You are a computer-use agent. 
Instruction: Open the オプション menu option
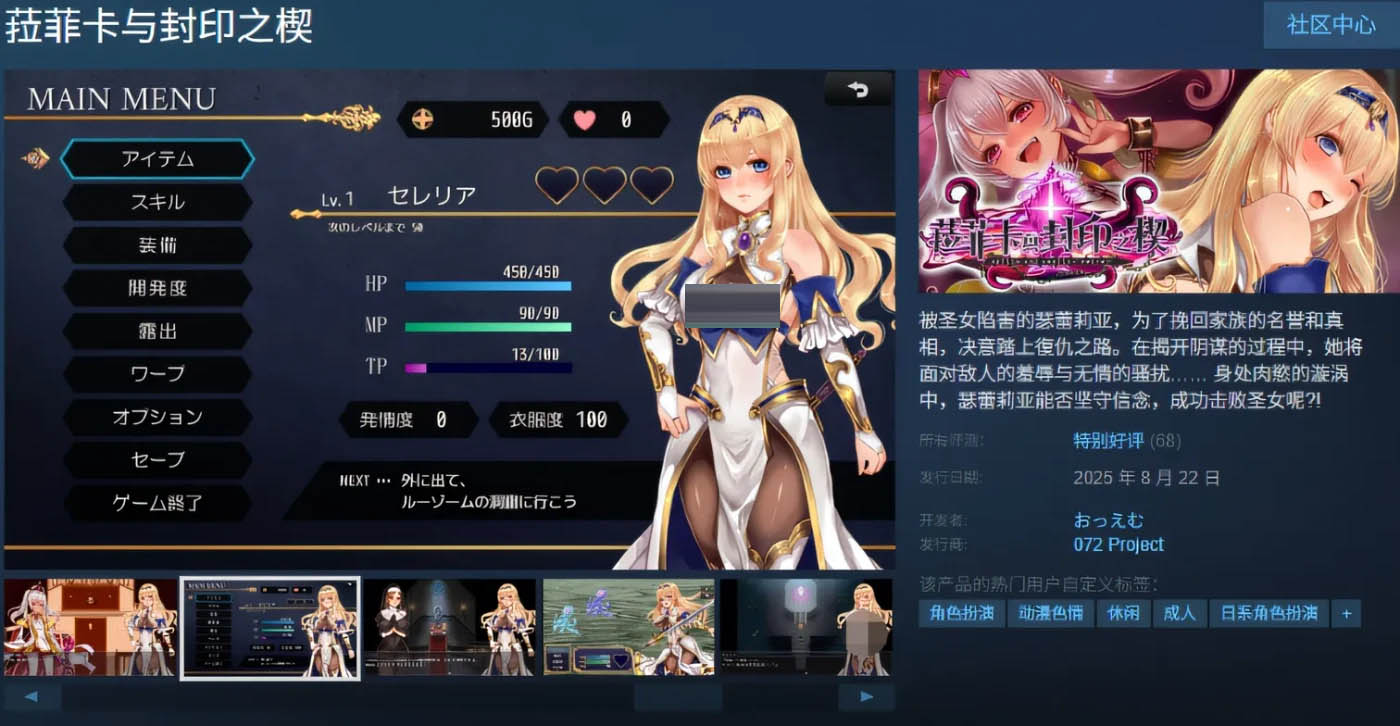[x=156, y=417]
